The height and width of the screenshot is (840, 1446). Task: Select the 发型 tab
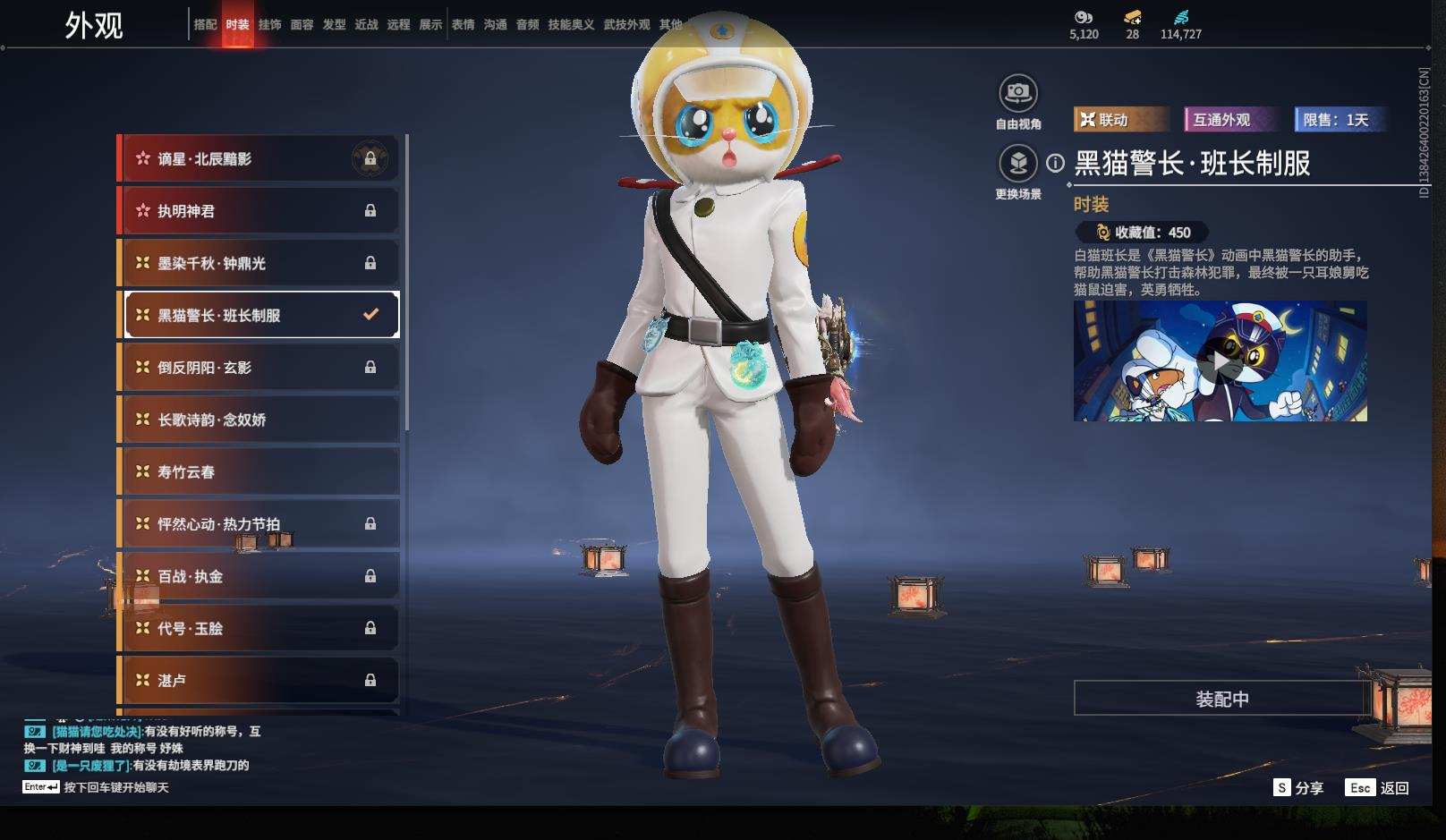334,25
